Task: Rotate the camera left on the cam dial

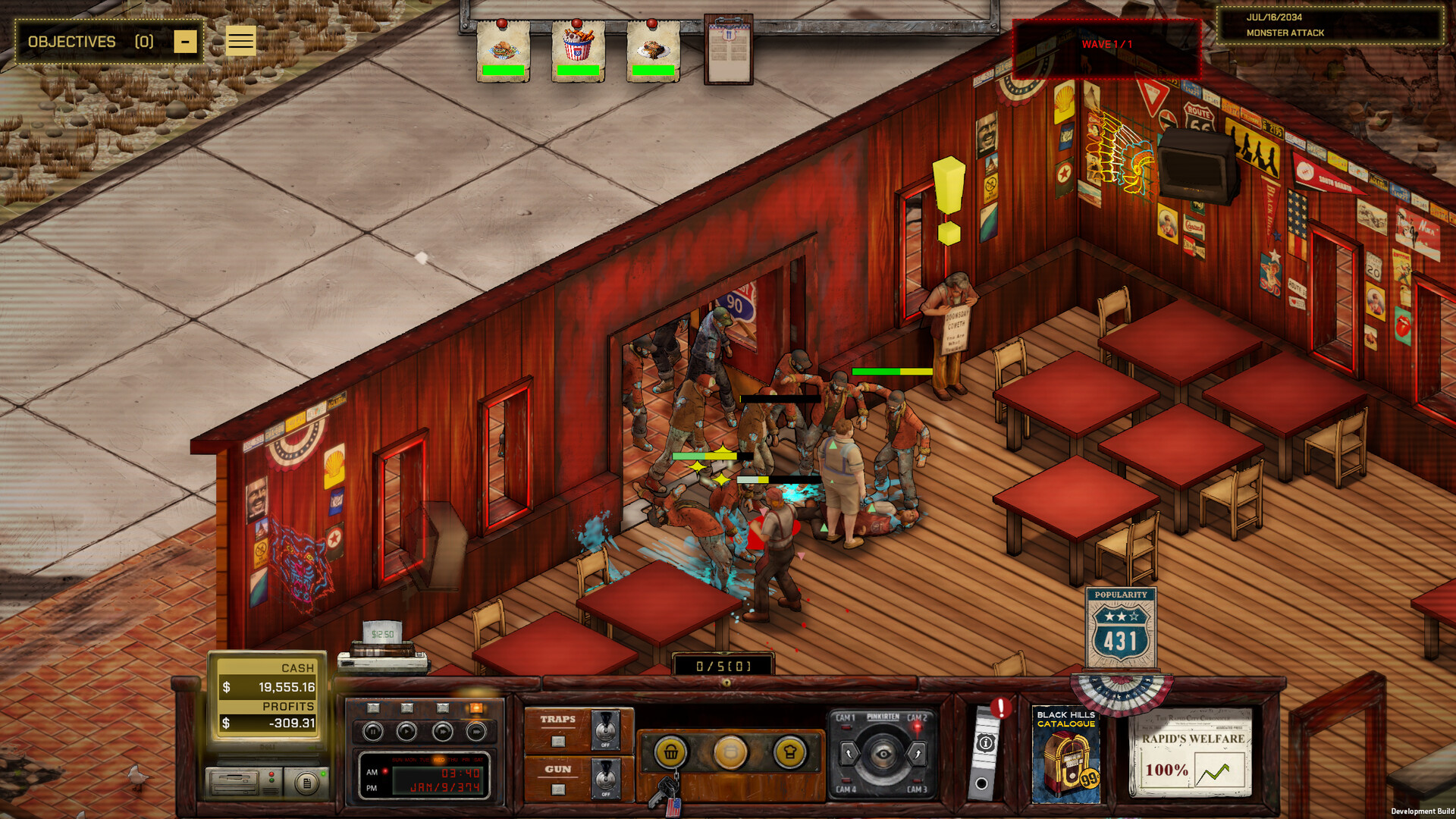Action: 849,754
